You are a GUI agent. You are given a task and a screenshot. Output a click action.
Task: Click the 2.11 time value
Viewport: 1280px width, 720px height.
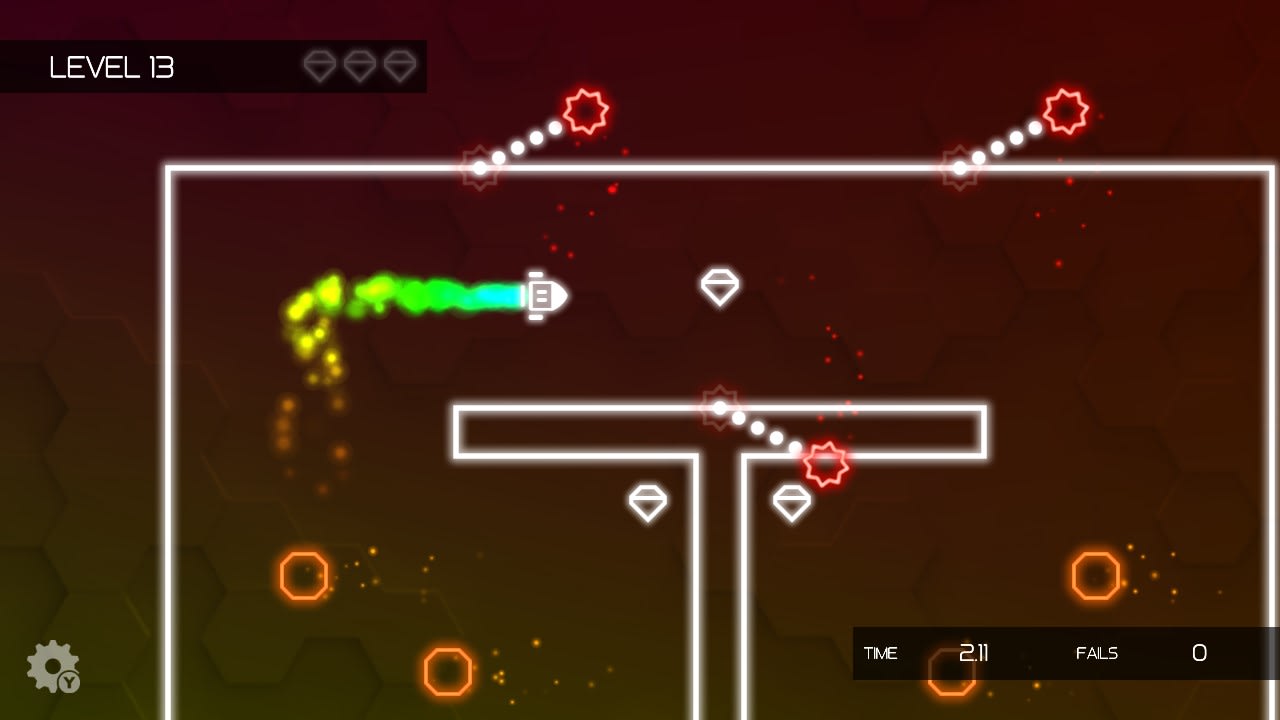973,654
